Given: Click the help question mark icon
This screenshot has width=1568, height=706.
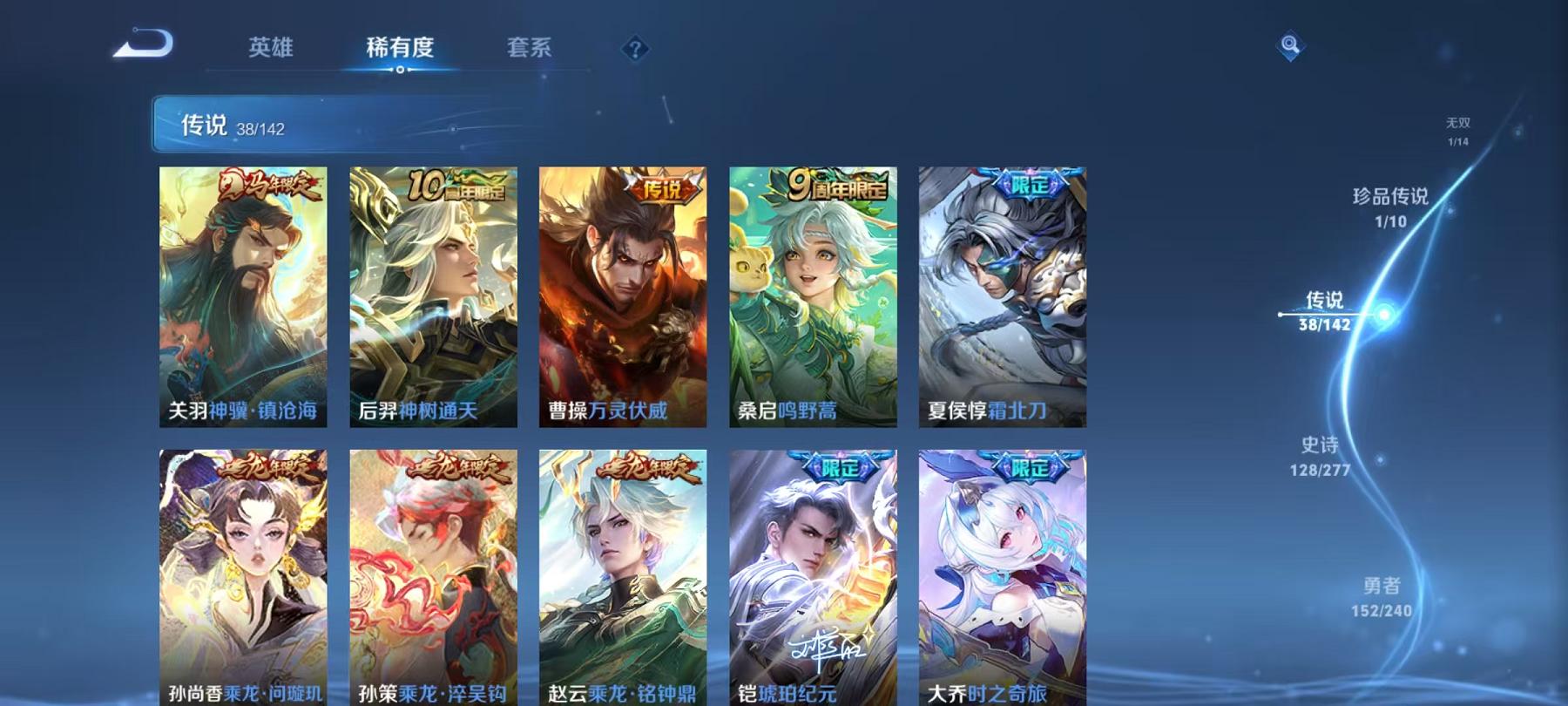Looking at the screenshot, I should click(x=637, y=50).
